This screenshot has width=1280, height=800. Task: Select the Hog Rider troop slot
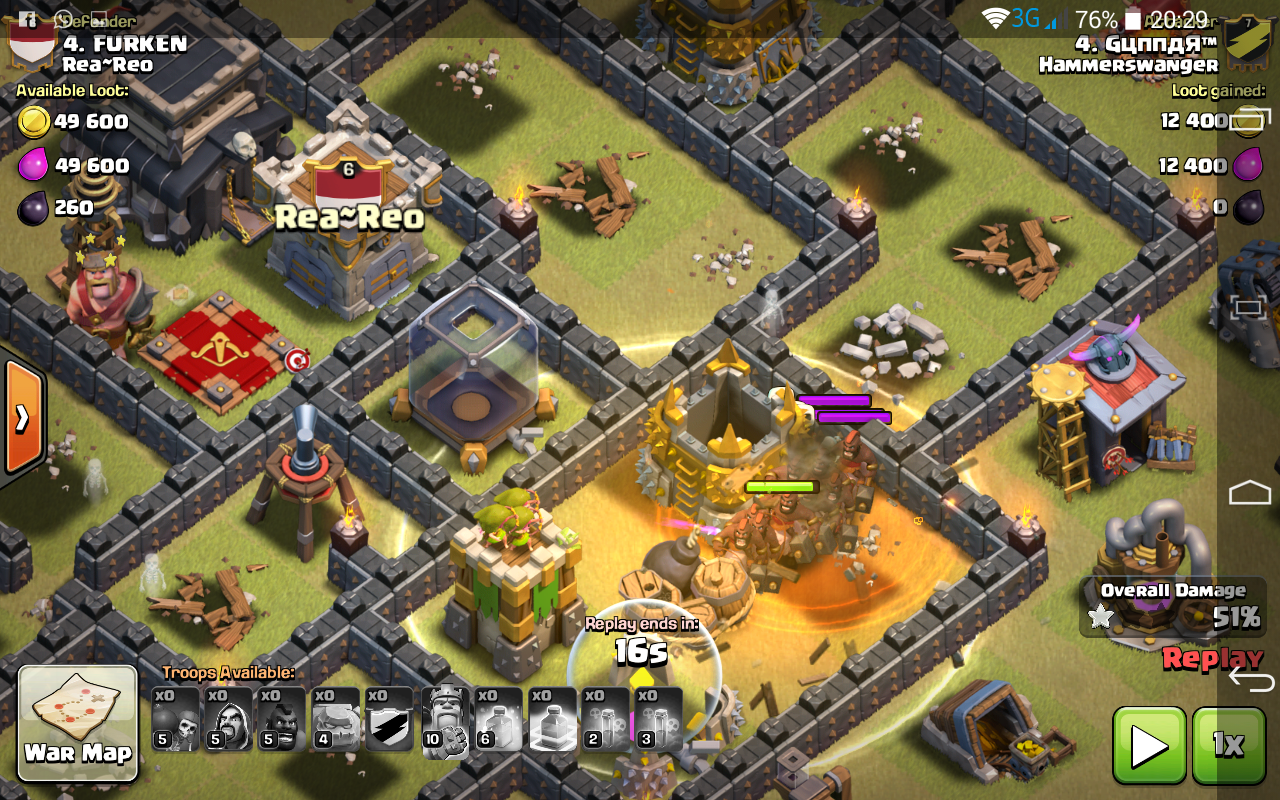[283, 719]
